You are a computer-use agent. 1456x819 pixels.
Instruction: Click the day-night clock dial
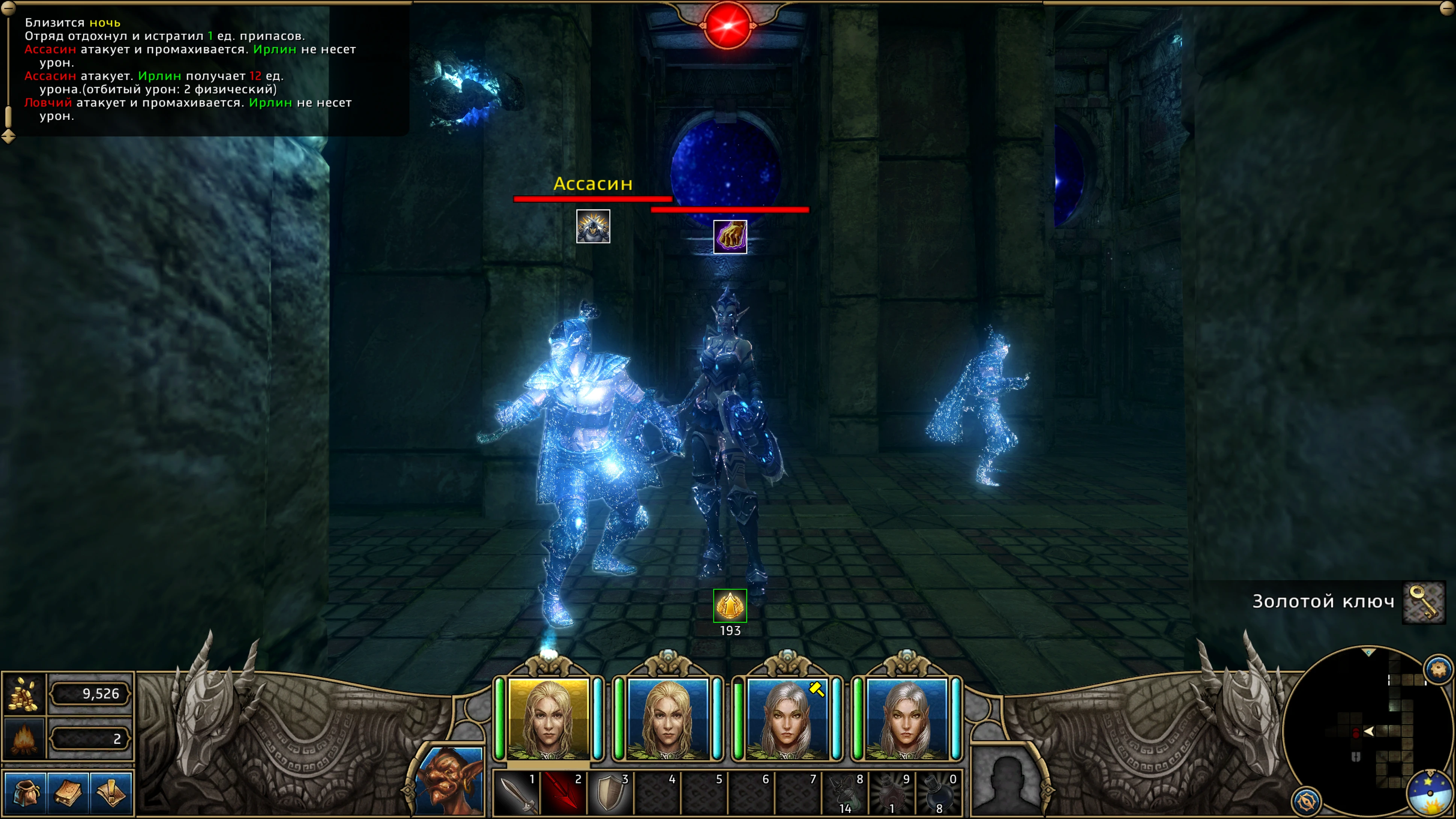(1430, 793)
